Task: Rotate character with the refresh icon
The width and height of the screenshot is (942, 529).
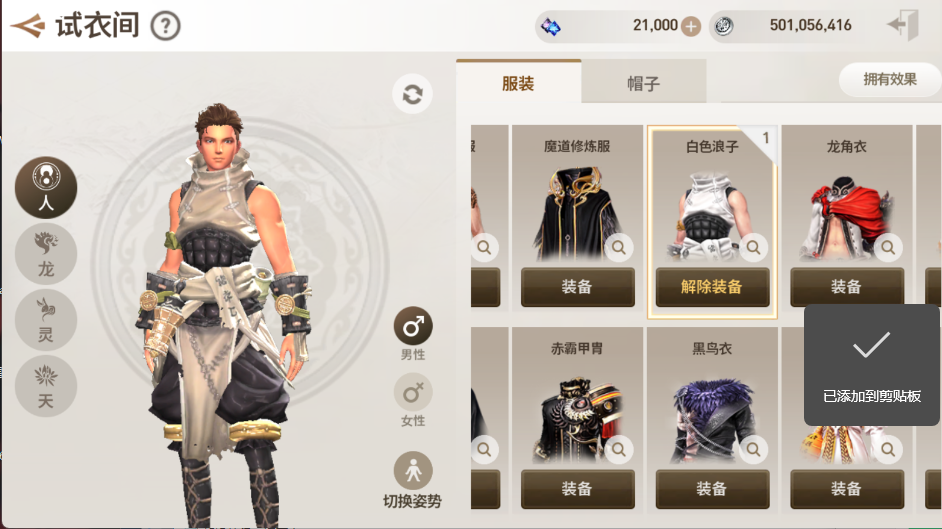Action: point(412,94)
